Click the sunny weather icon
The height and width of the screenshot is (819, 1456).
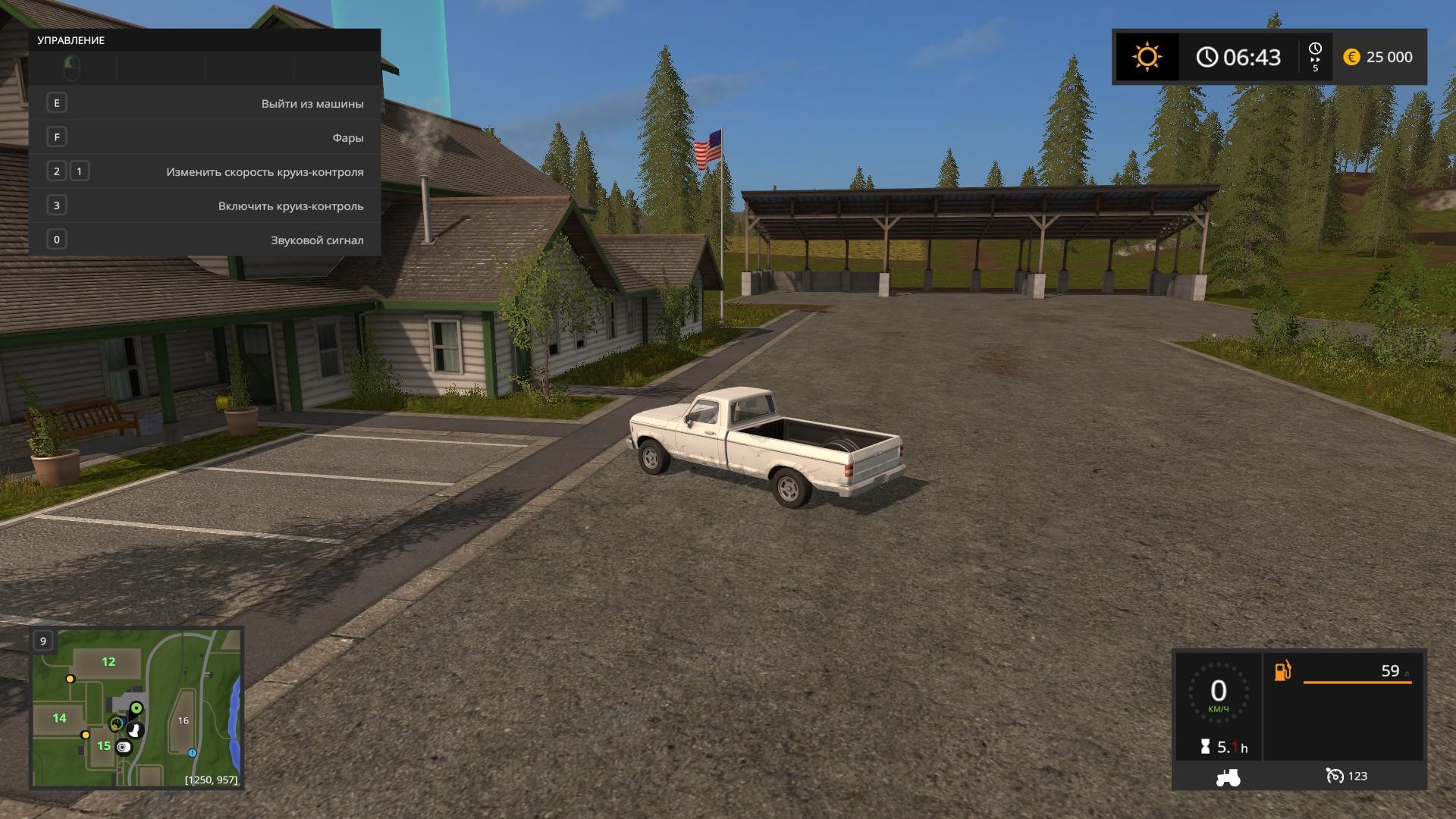1147,57
